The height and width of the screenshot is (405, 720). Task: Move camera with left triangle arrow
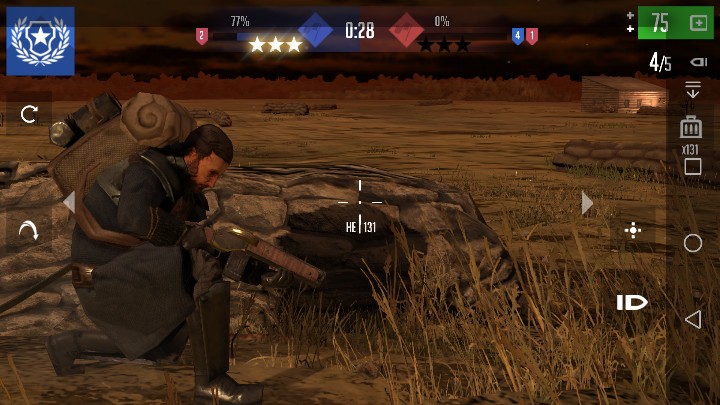click(x=68, y=203)
